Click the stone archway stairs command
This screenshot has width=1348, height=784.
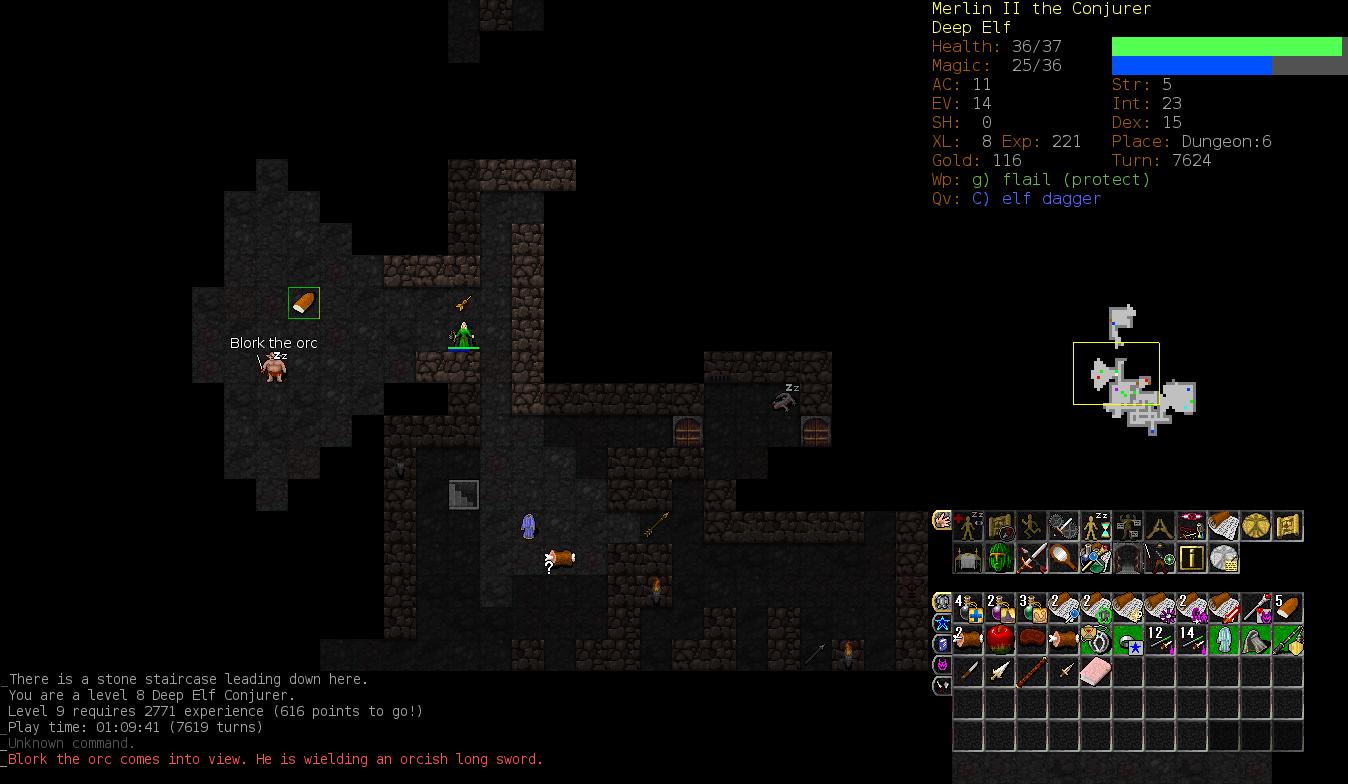[1127, 558]
